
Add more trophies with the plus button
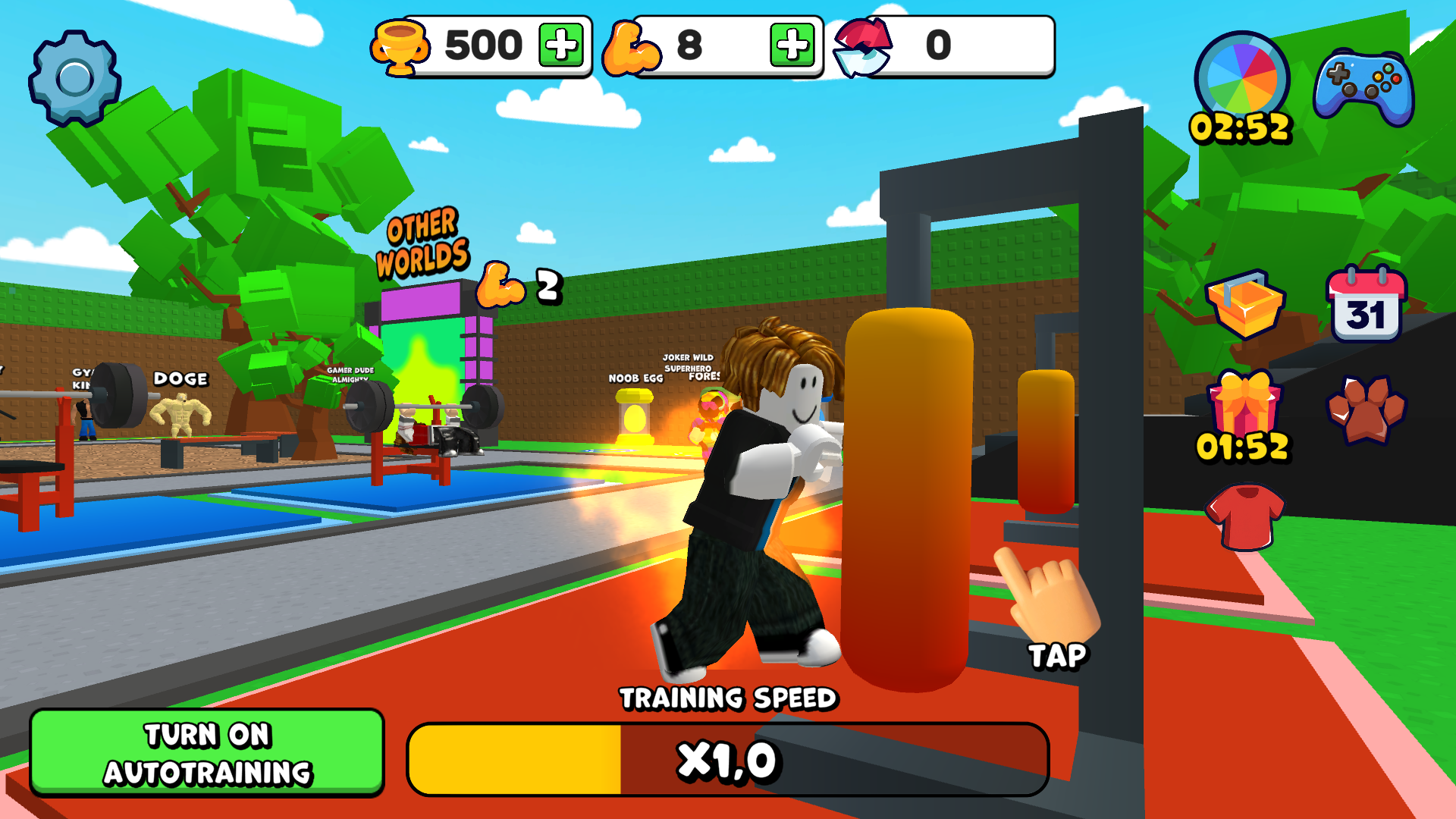[561, 45]
